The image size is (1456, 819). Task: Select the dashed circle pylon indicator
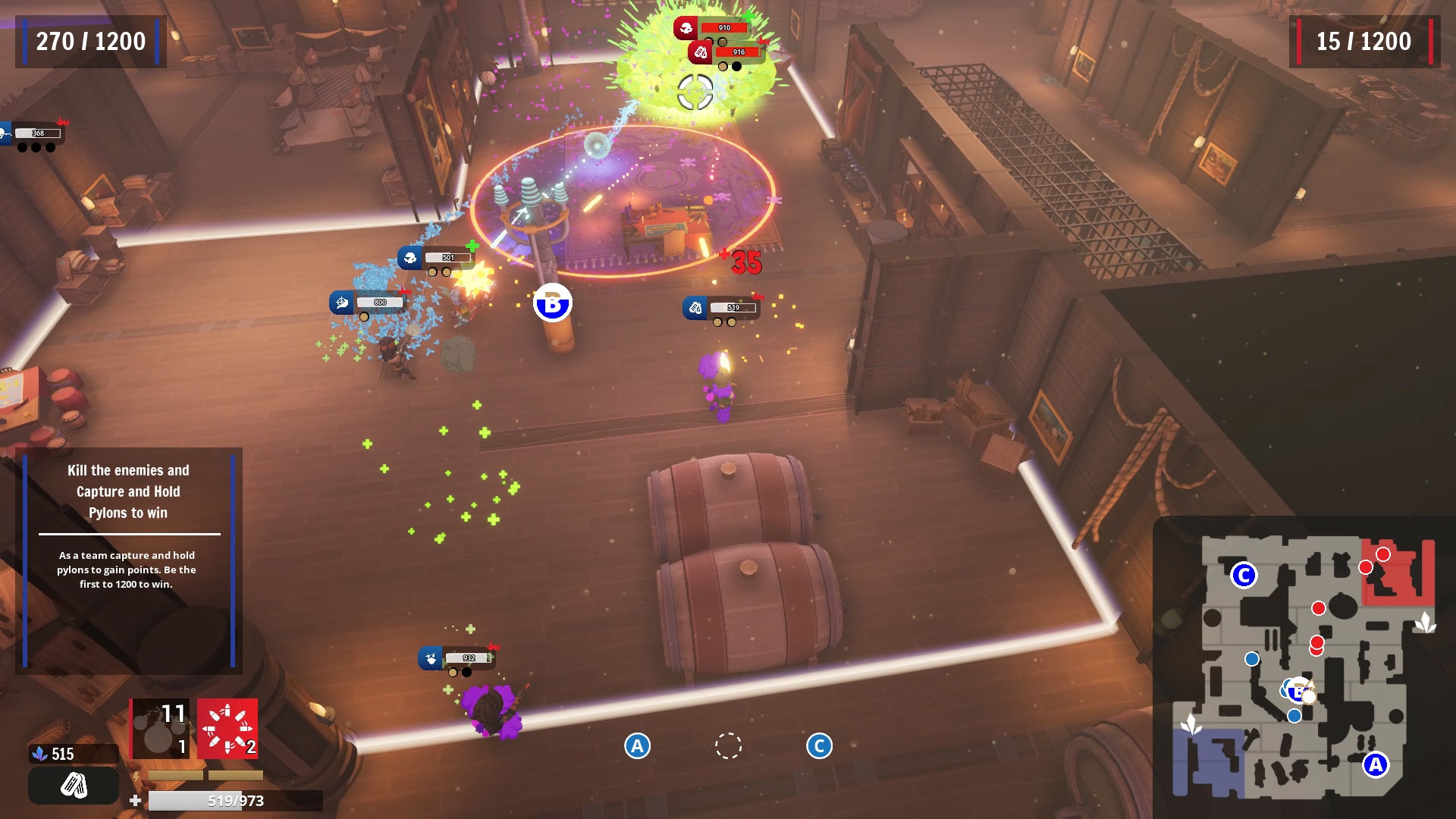tap(728, 746)
